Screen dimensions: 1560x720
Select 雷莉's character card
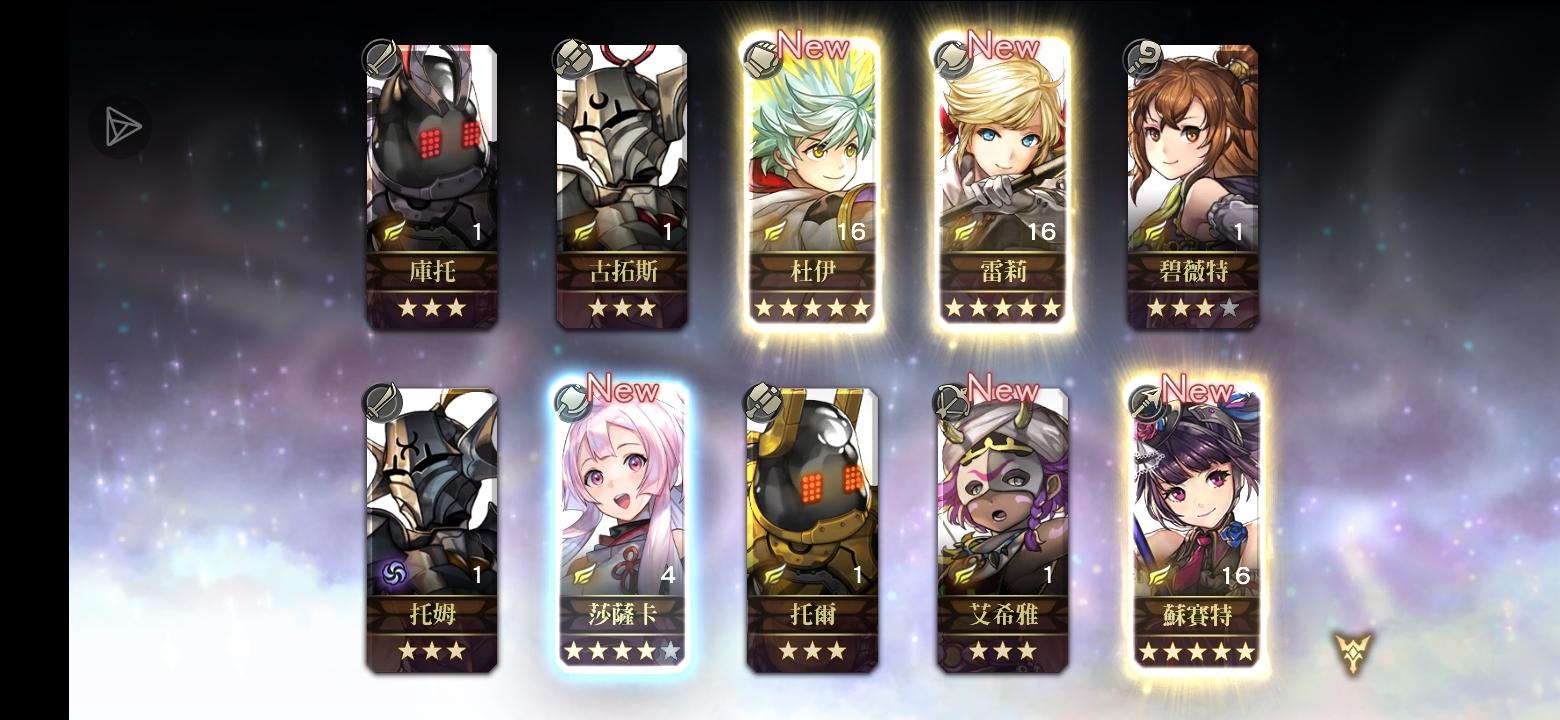(x=1002, y=180)
